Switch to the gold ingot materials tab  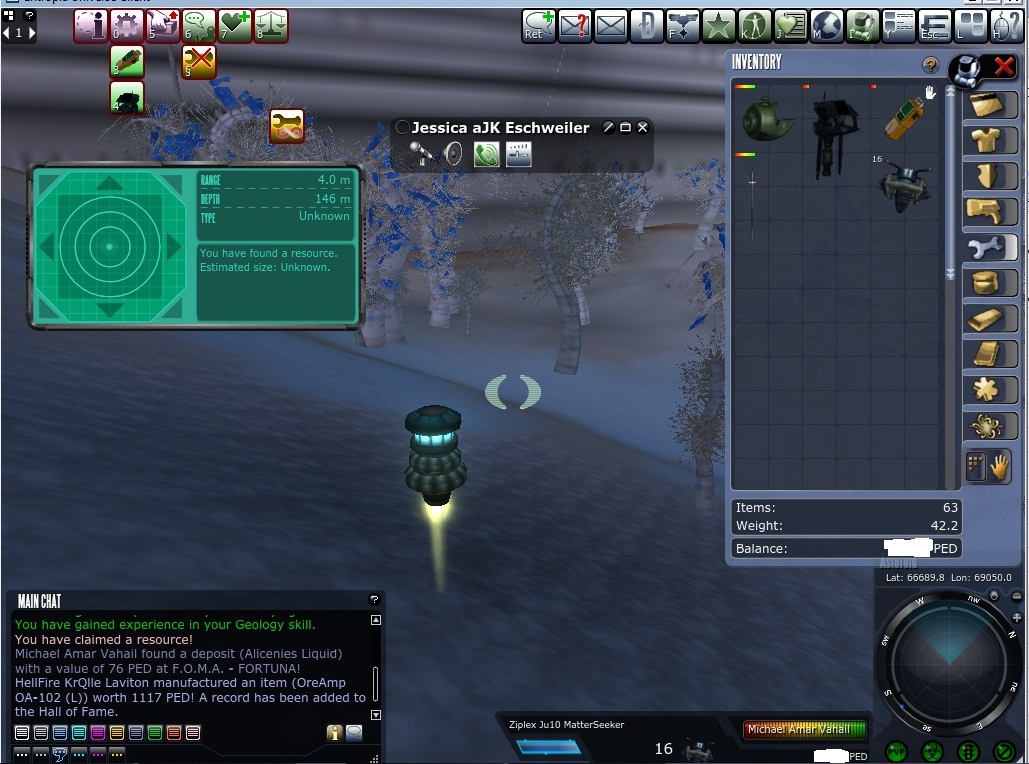click(988, 318)
